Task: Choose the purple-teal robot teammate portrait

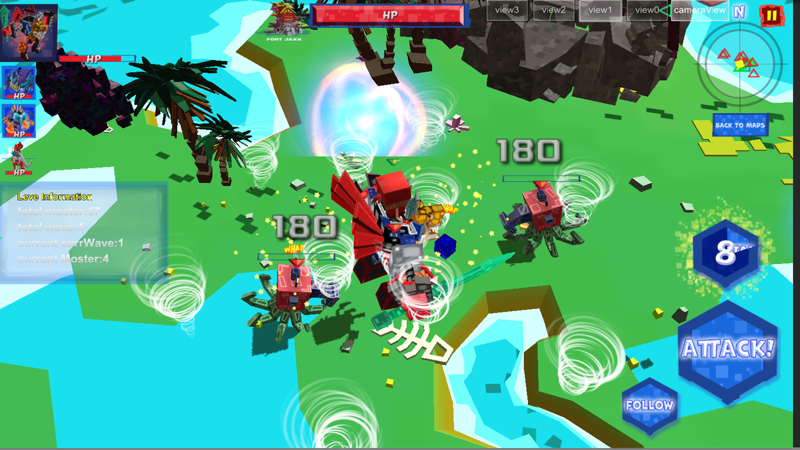Action: coord(18,82)
